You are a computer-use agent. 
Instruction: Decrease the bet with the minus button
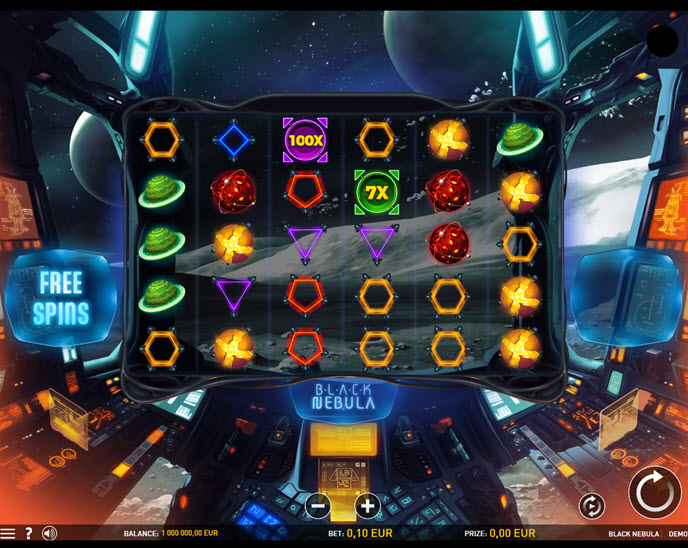(x=319, y=506)
